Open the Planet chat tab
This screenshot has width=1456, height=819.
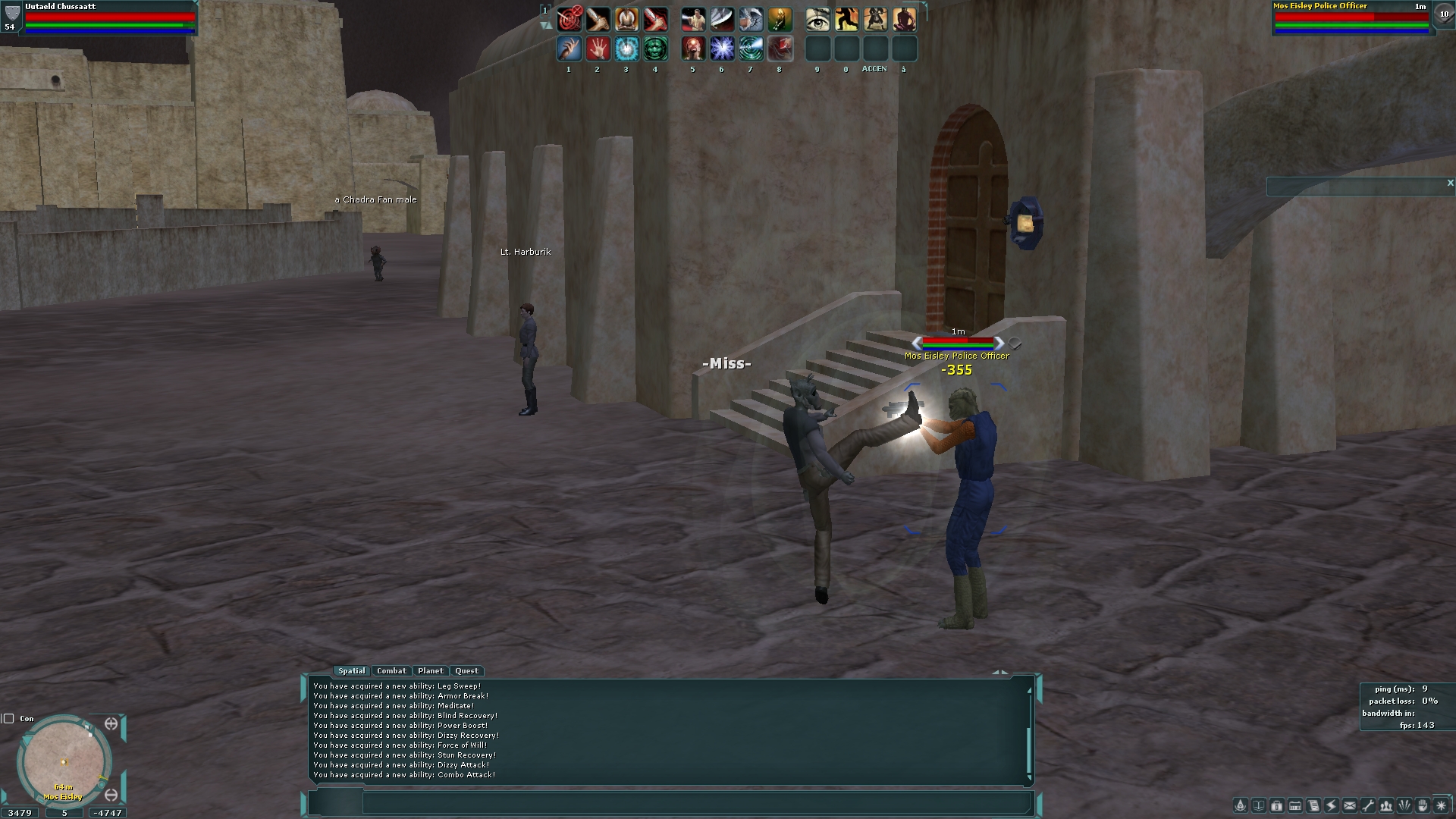(x=431, y=670)
